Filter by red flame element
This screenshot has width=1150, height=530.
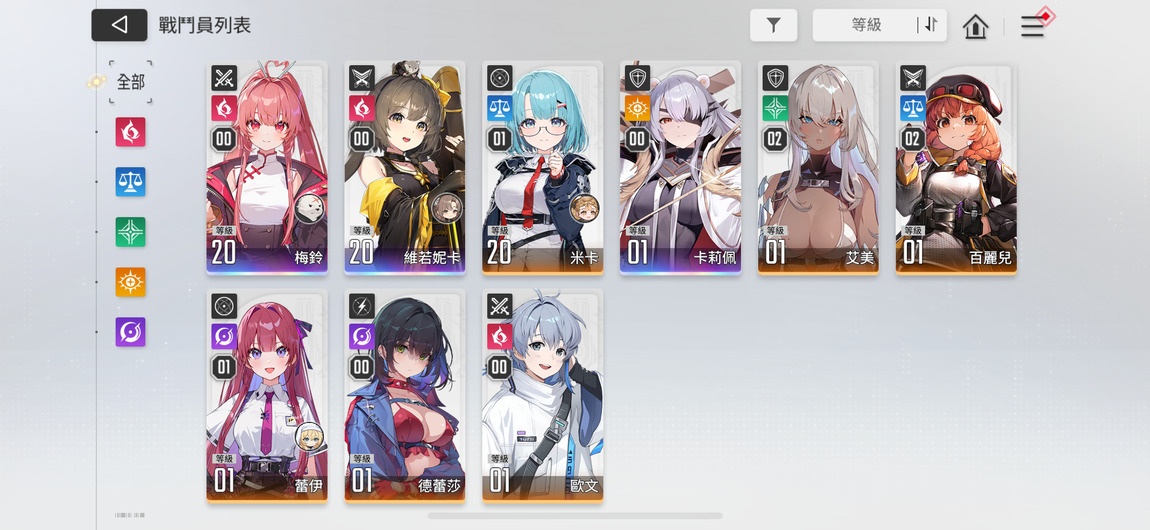131,132
